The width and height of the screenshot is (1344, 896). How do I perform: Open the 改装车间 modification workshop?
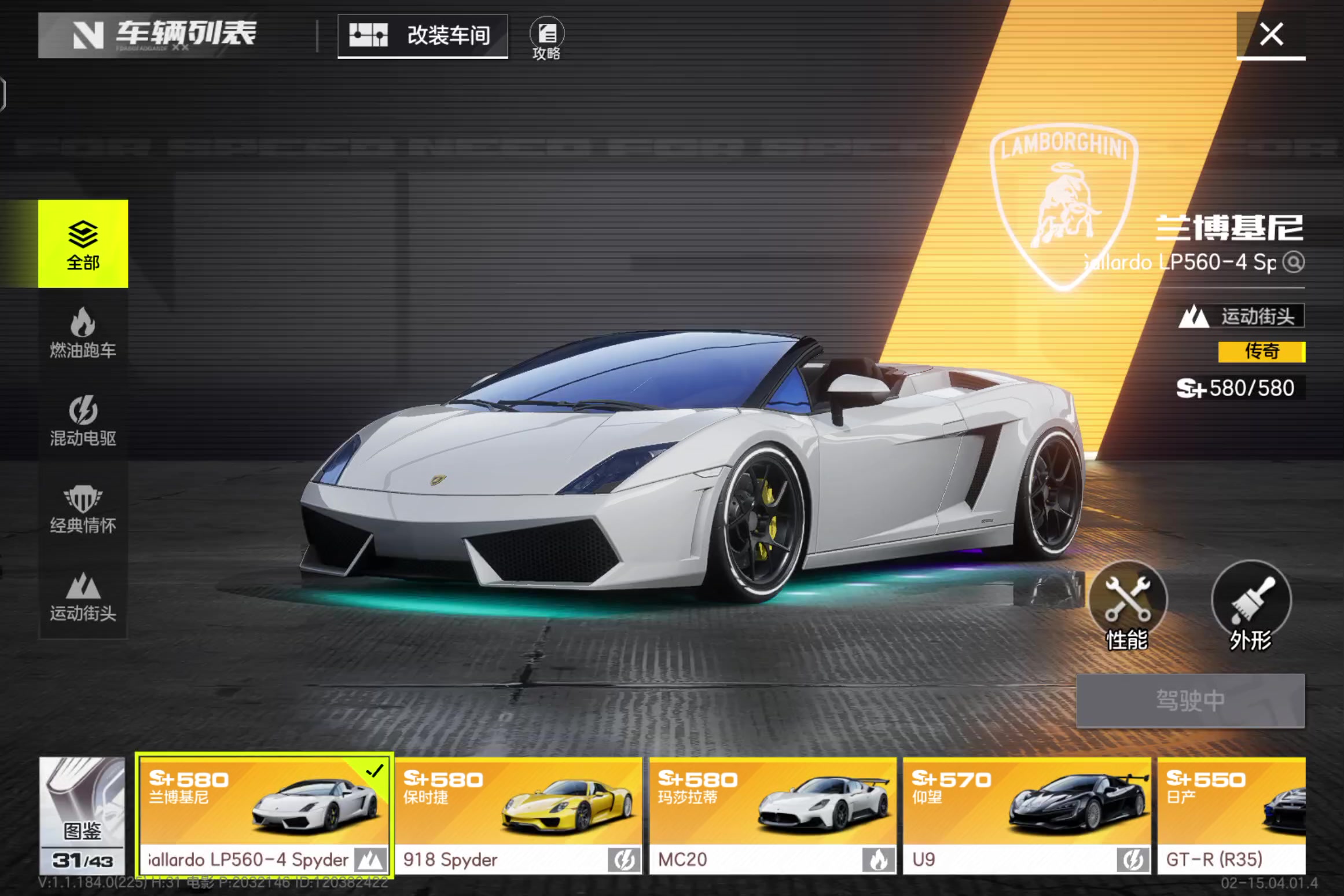423,36
